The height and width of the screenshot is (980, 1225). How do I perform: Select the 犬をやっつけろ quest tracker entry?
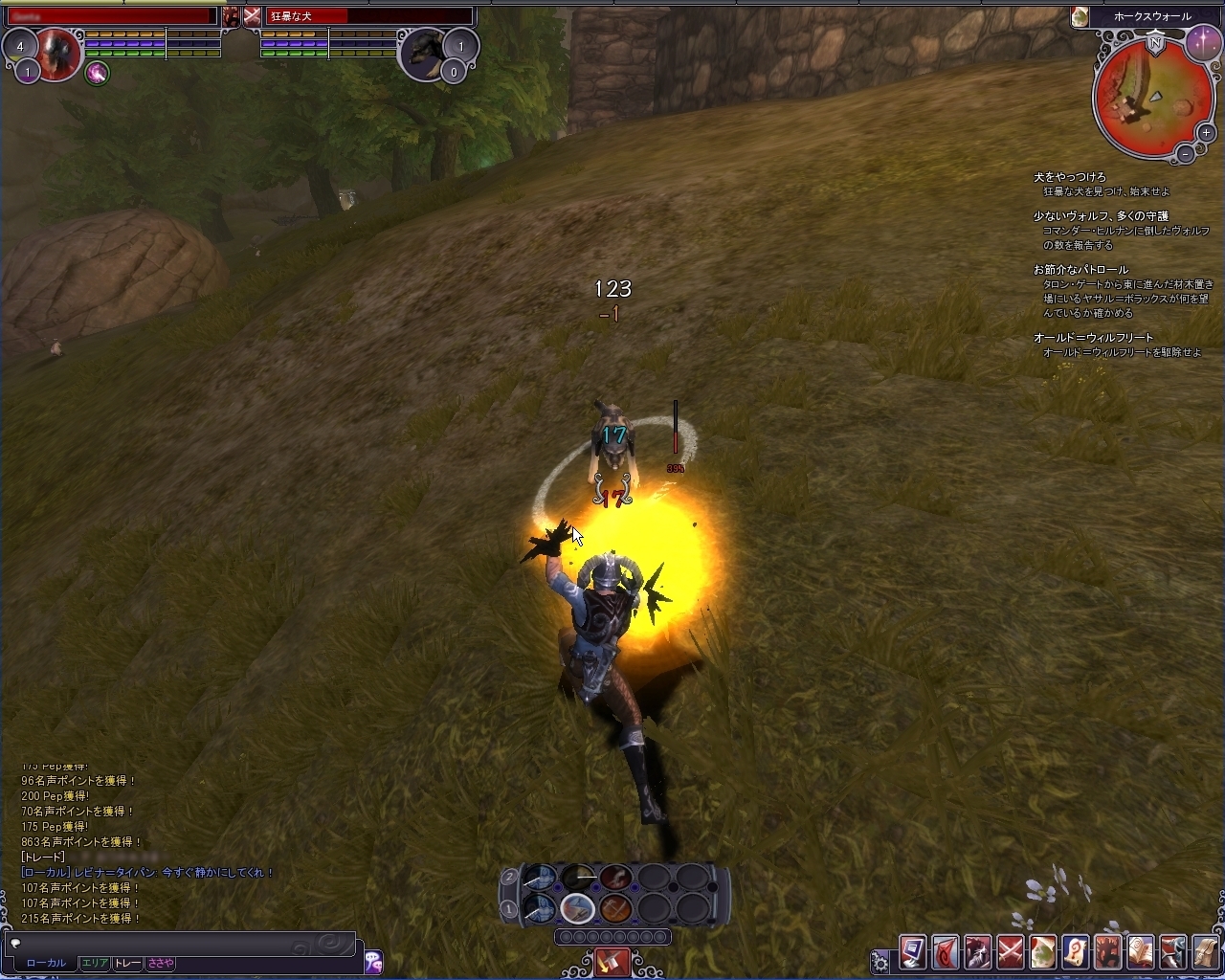[x=1069, y=177]
